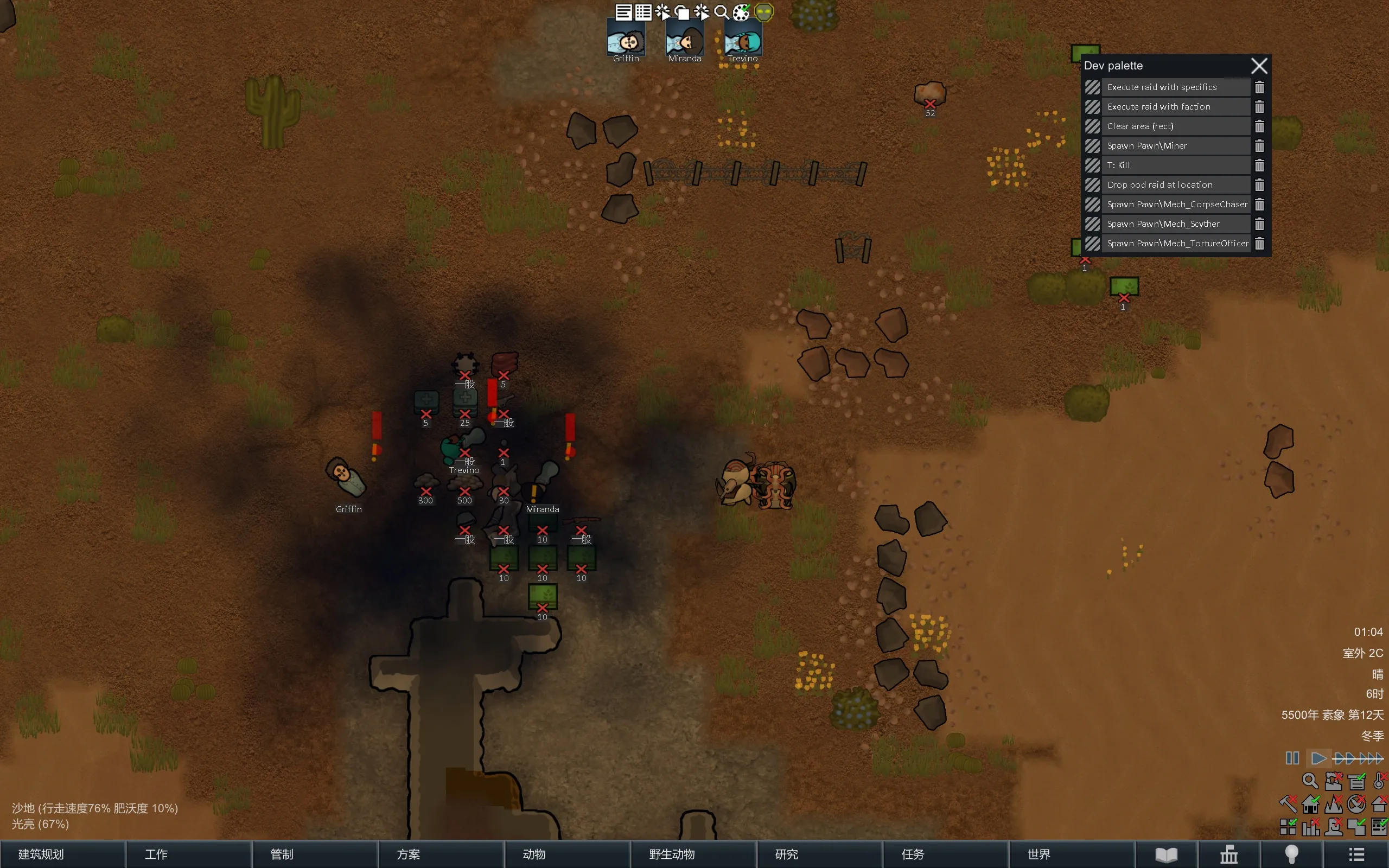The width and height of the screenshot is (1389, 868).
Task: Open the 研究 research tab
Action: (x=819, y=854)
